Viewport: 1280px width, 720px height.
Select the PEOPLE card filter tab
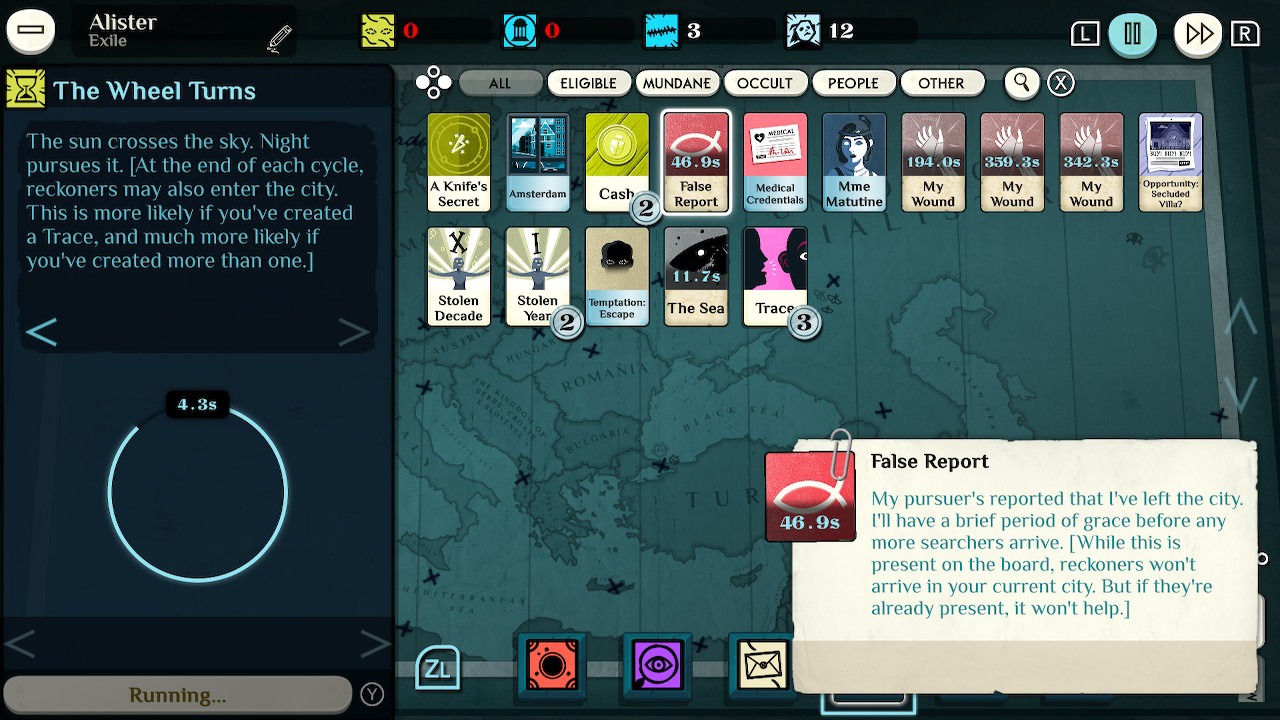(x=854, y=83)
